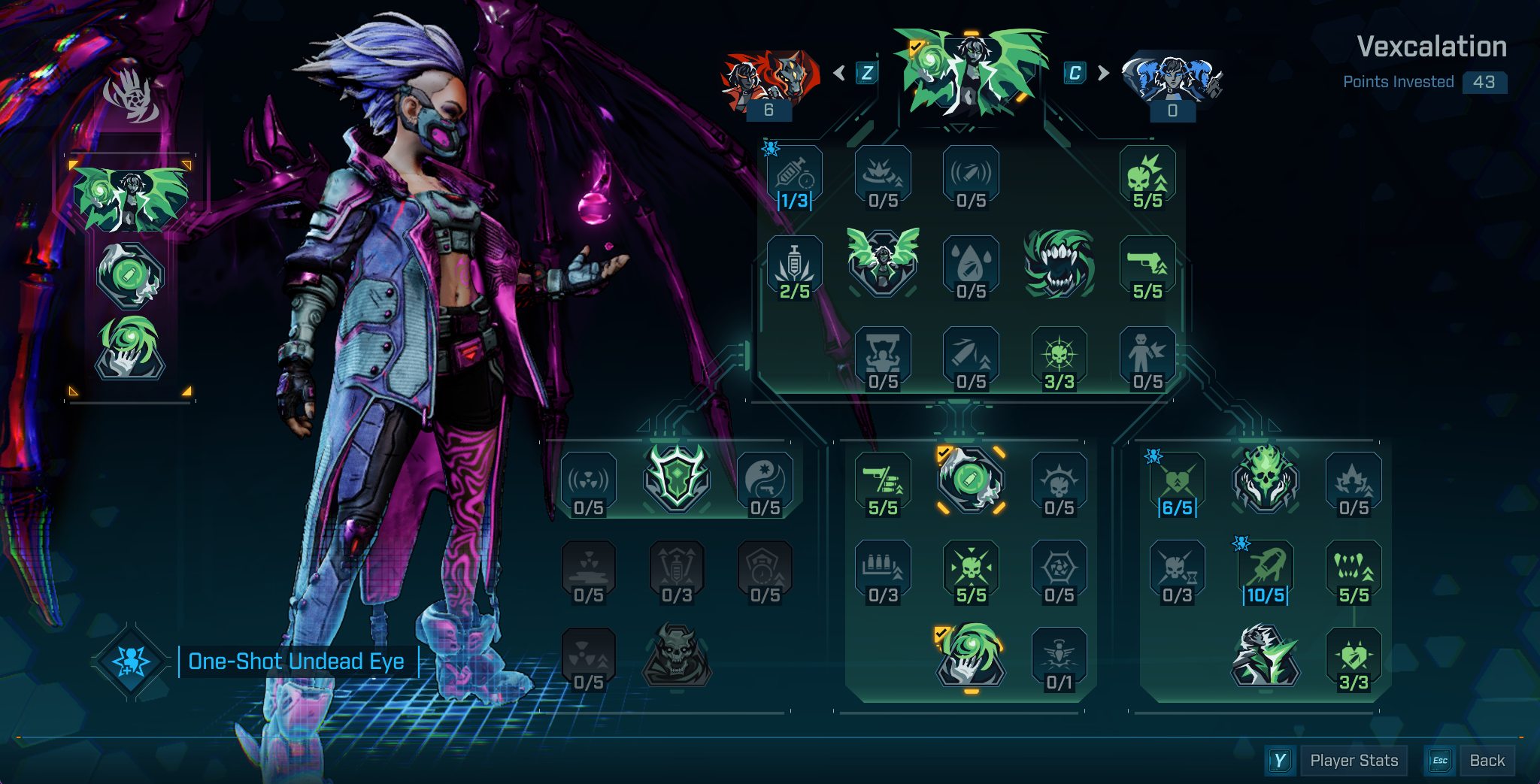The image size is (1540, 784).
Task: Select the equipped green winged action skill slot
Action: 130,198
